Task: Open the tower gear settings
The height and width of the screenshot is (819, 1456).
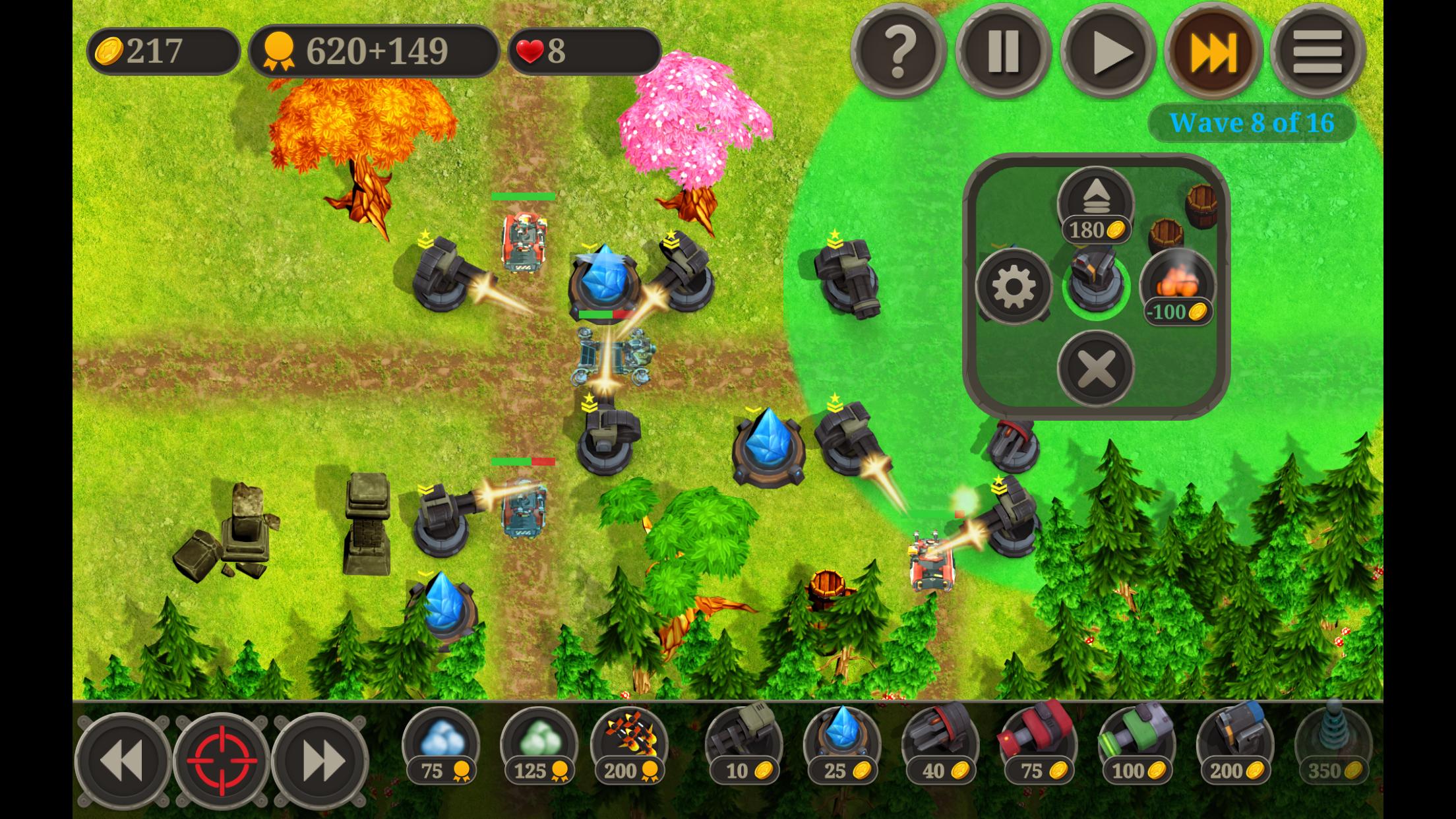Action: 1014,286
